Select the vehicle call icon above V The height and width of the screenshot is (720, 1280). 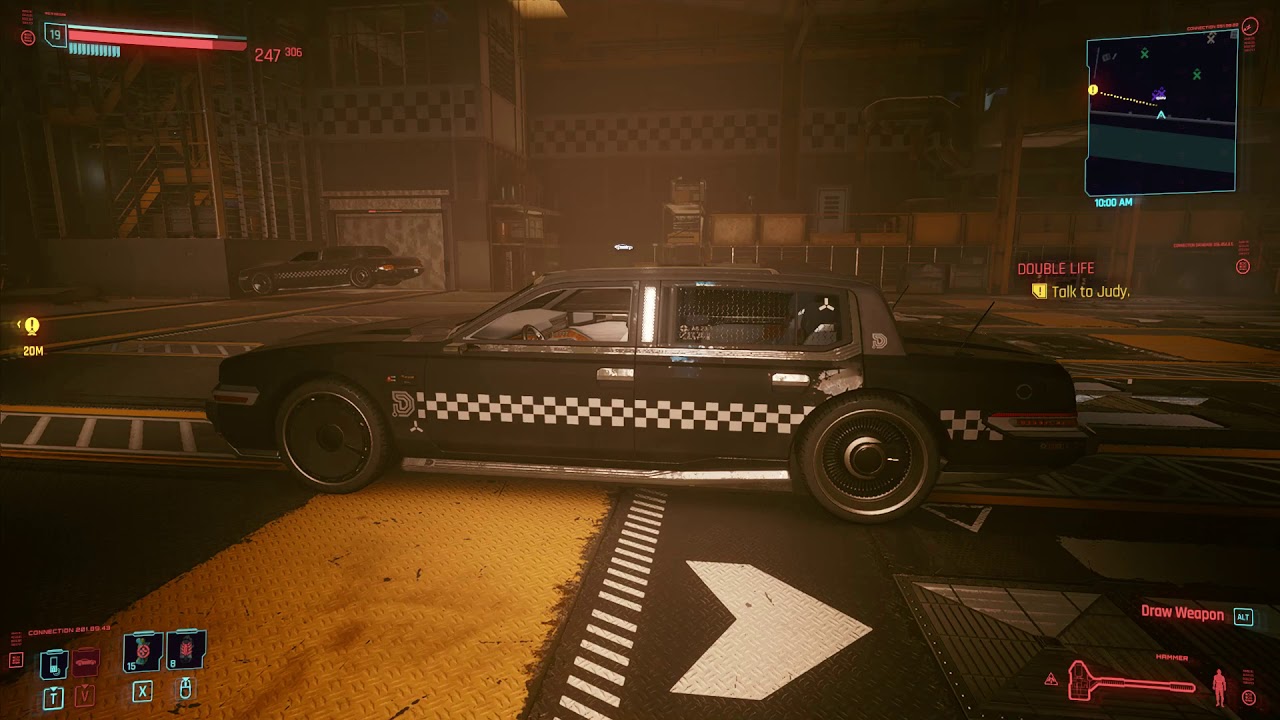(87, 662)
